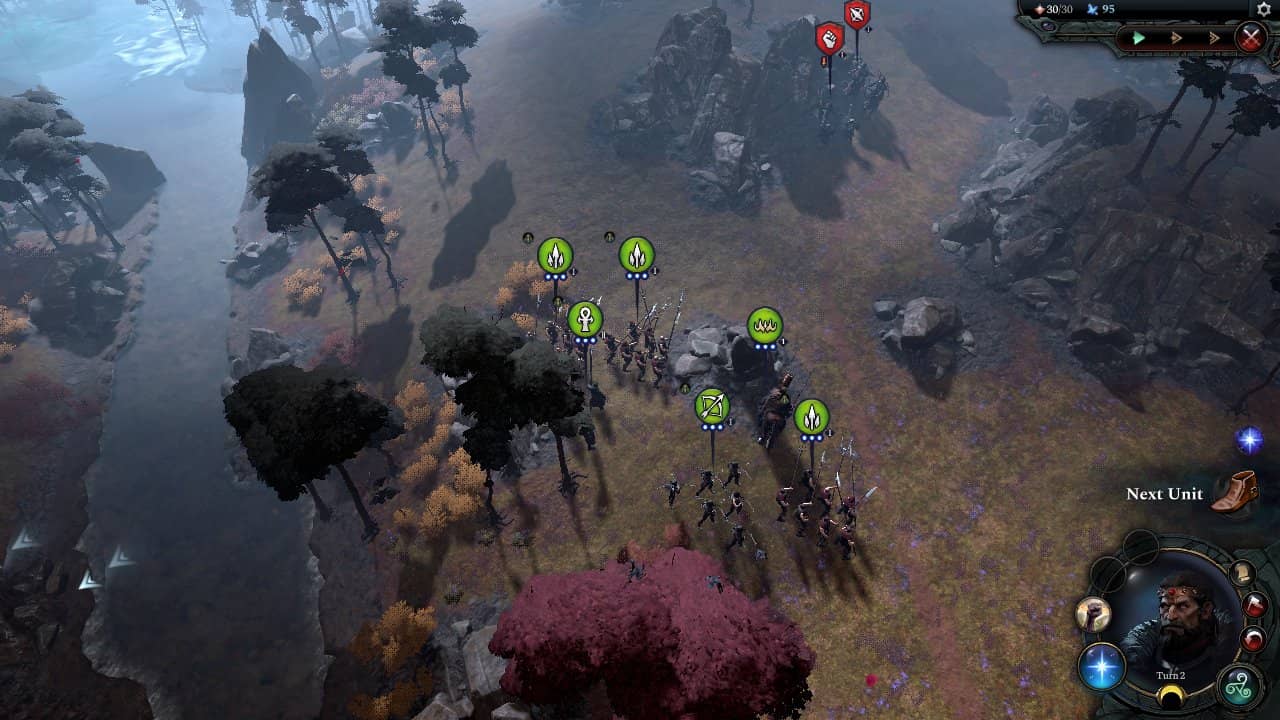Choose the double-arrow fast speed
The height and width of the screenshot is (720, 1280).
click(1177, 38)
